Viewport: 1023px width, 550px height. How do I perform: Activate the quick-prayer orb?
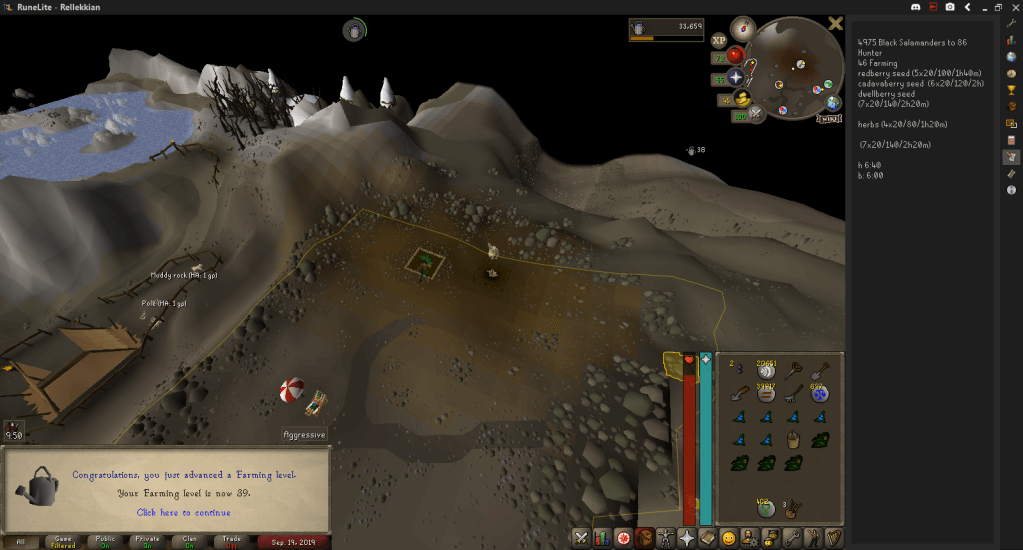(737, 77)
